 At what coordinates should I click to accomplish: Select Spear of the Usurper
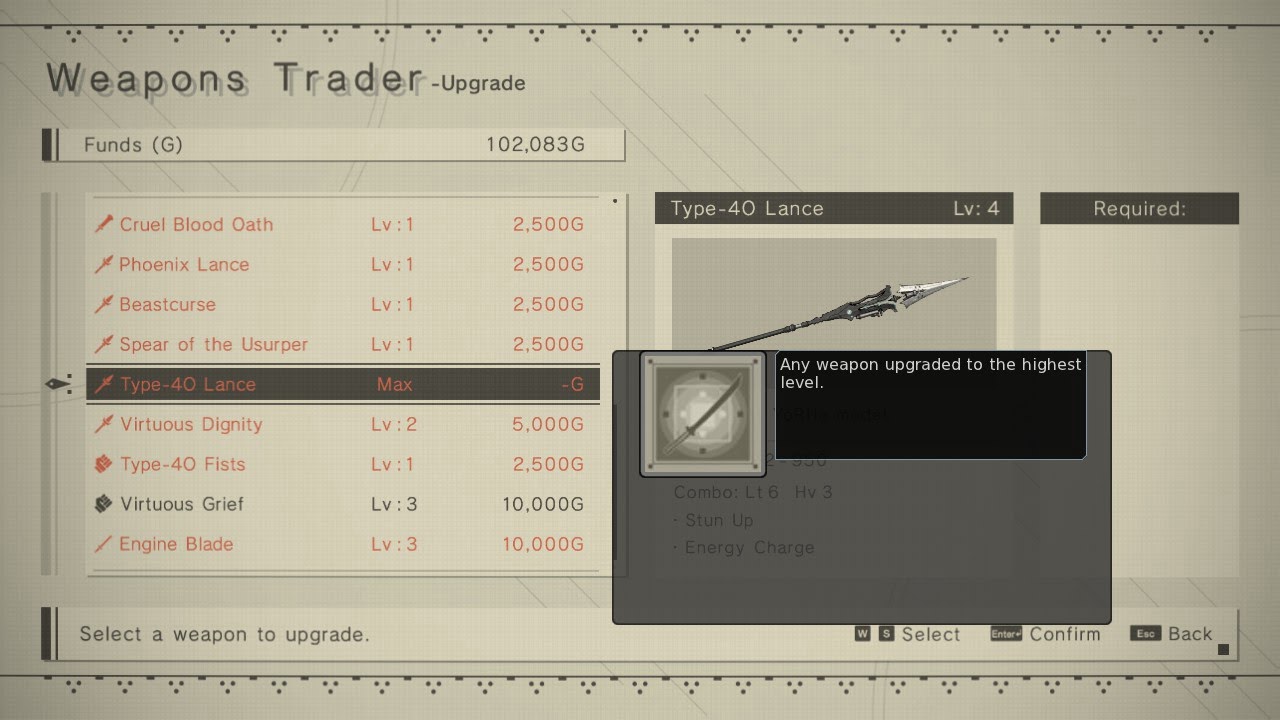pyautogui.click(x=342, y=344)
